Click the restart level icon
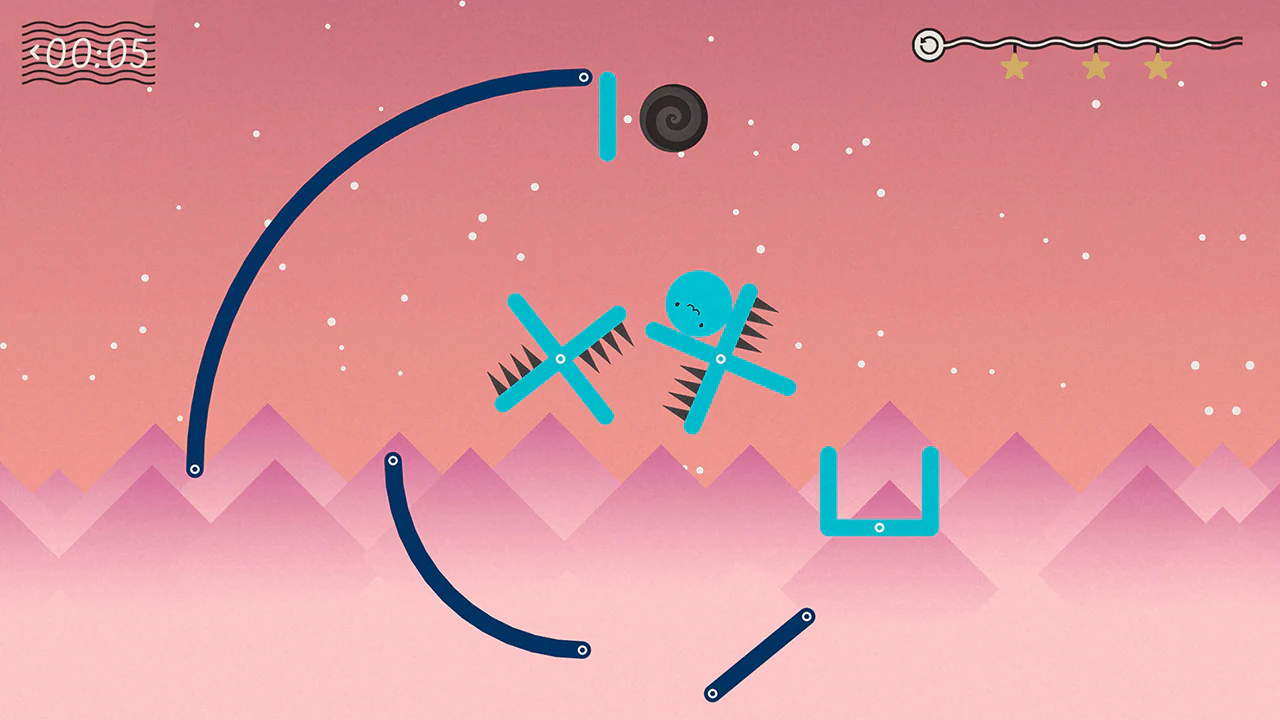The height and width of the screenshot is (720, 1280). 928,45
